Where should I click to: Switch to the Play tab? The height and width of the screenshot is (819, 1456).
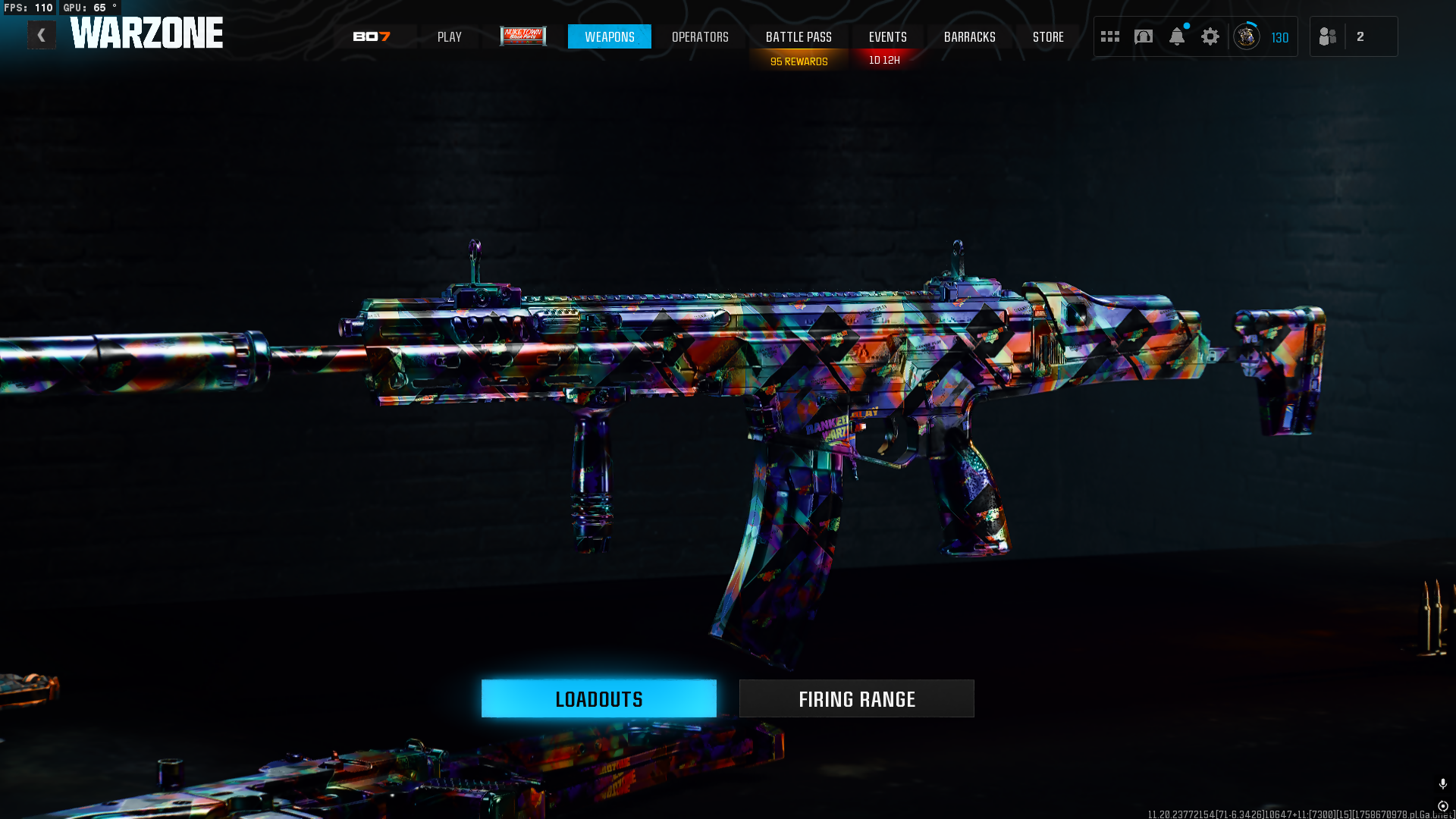point(449,36)
